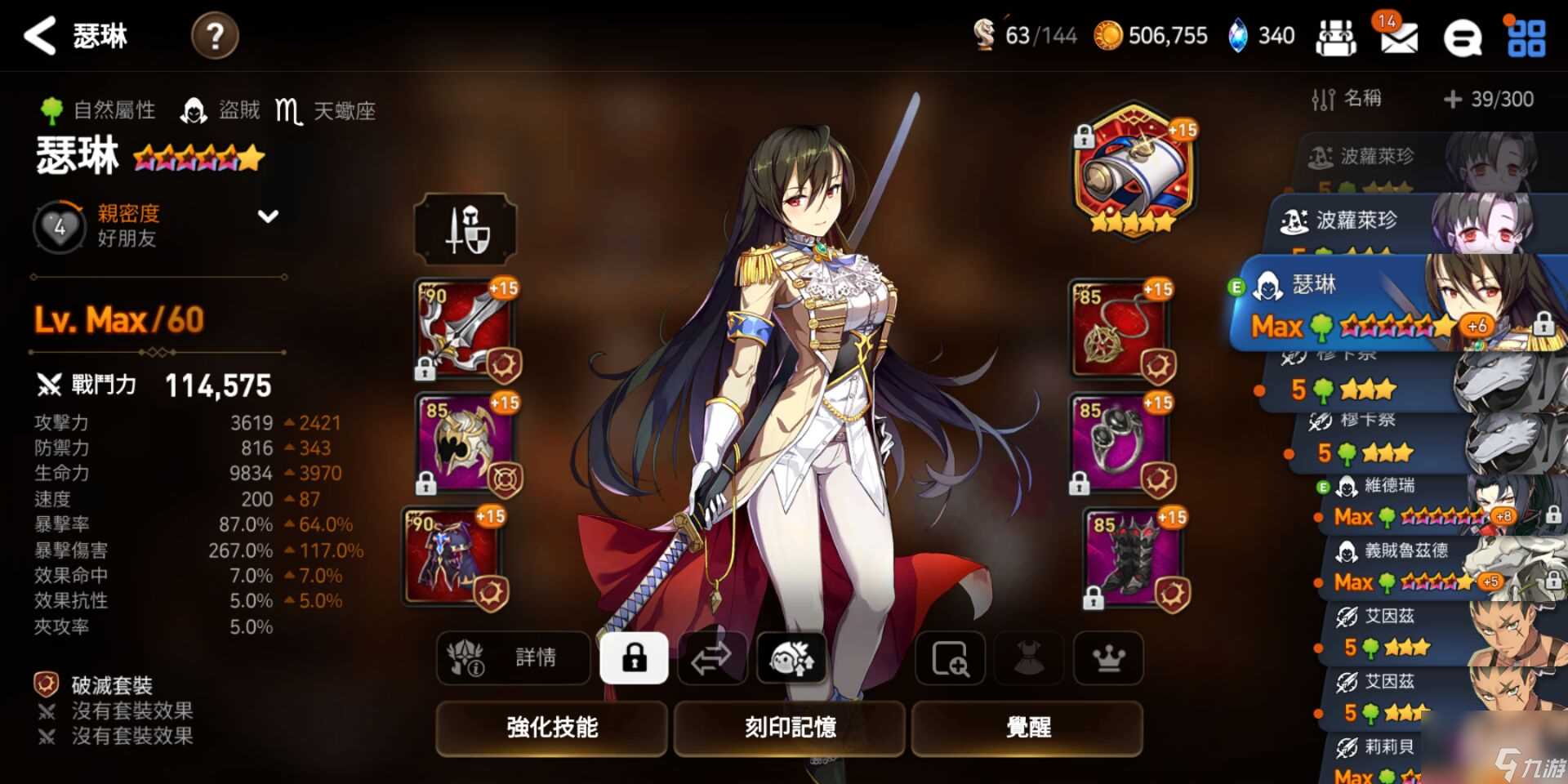Select the character promotion icon
Screen dimensions: 1568x784
point(791,659)
